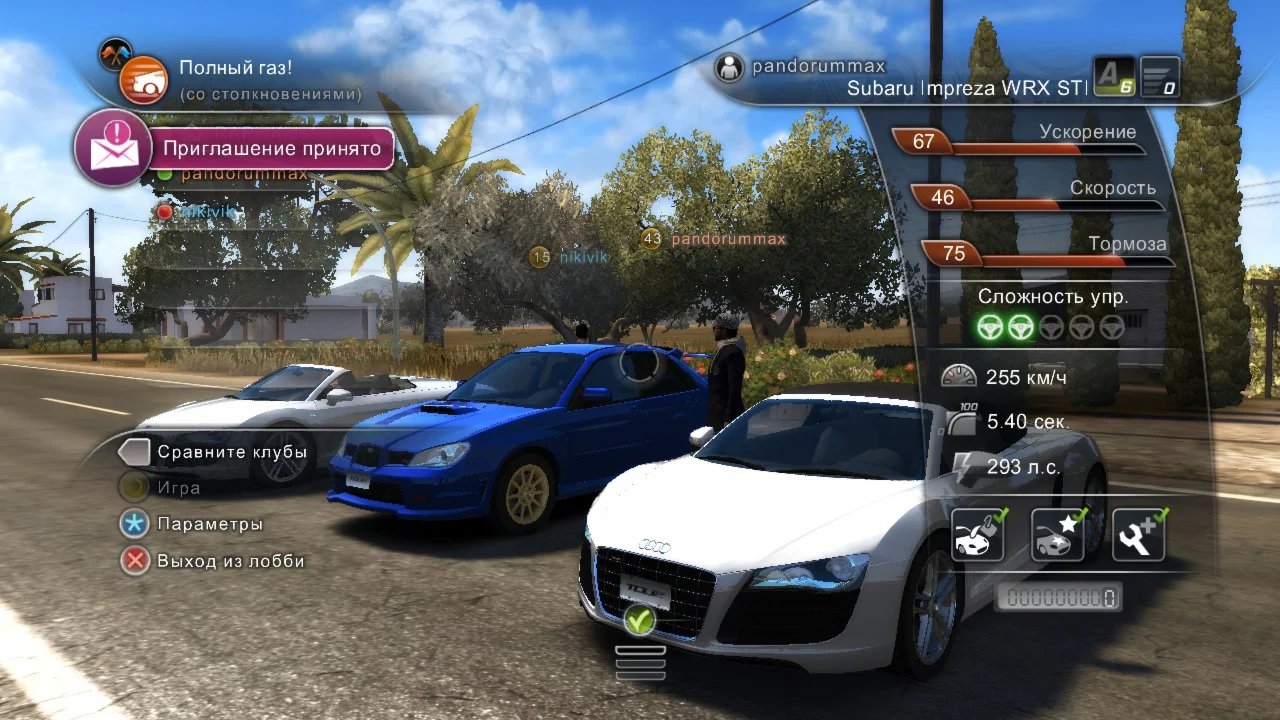Select the car paint job icon
This screenshot has width=1280, height=720.
pyautogui.click(x=977, y=534)
